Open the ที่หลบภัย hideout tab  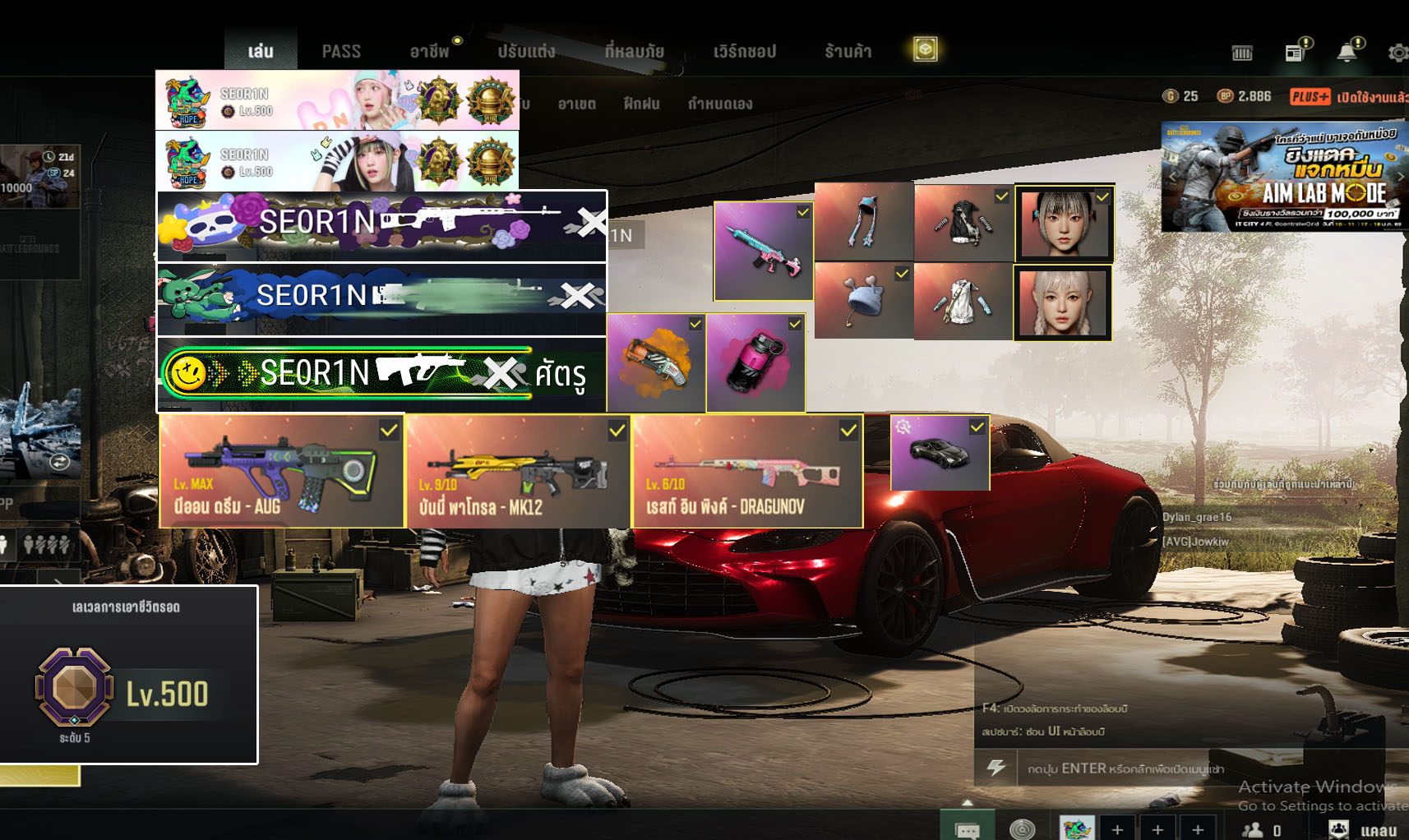coord(634,51)
